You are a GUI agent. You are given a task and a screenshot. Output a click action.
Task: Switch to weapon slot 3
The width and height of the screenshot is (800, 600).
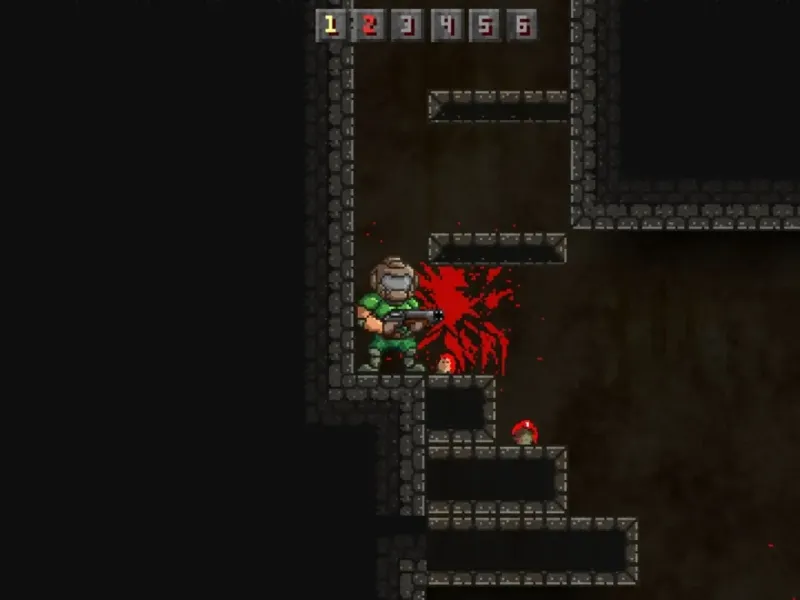[x=407, y=26]
